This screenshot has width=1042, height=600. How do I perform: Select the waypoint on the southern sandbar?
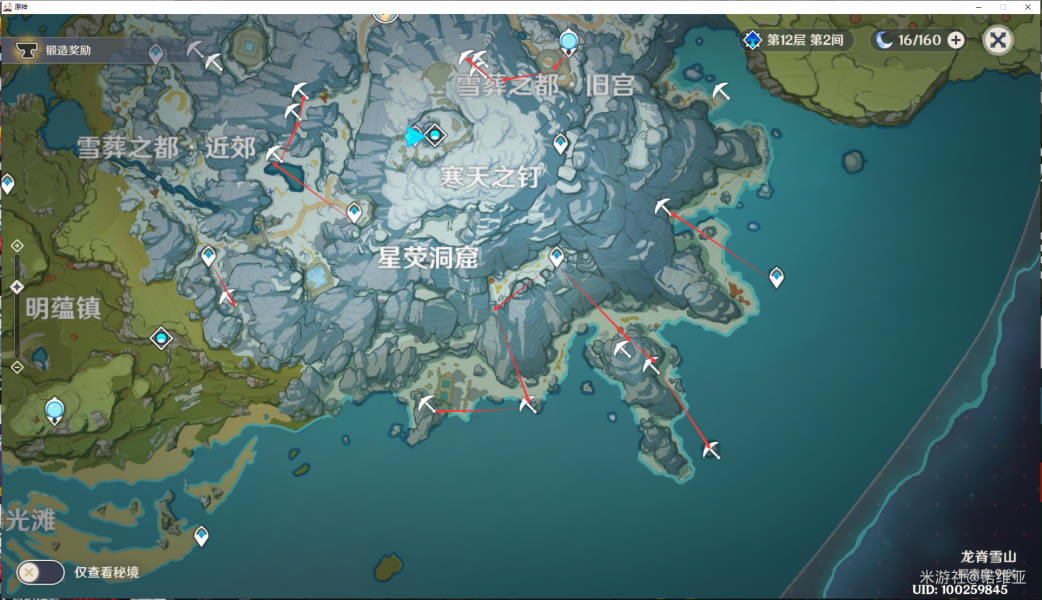coord(201,536)
